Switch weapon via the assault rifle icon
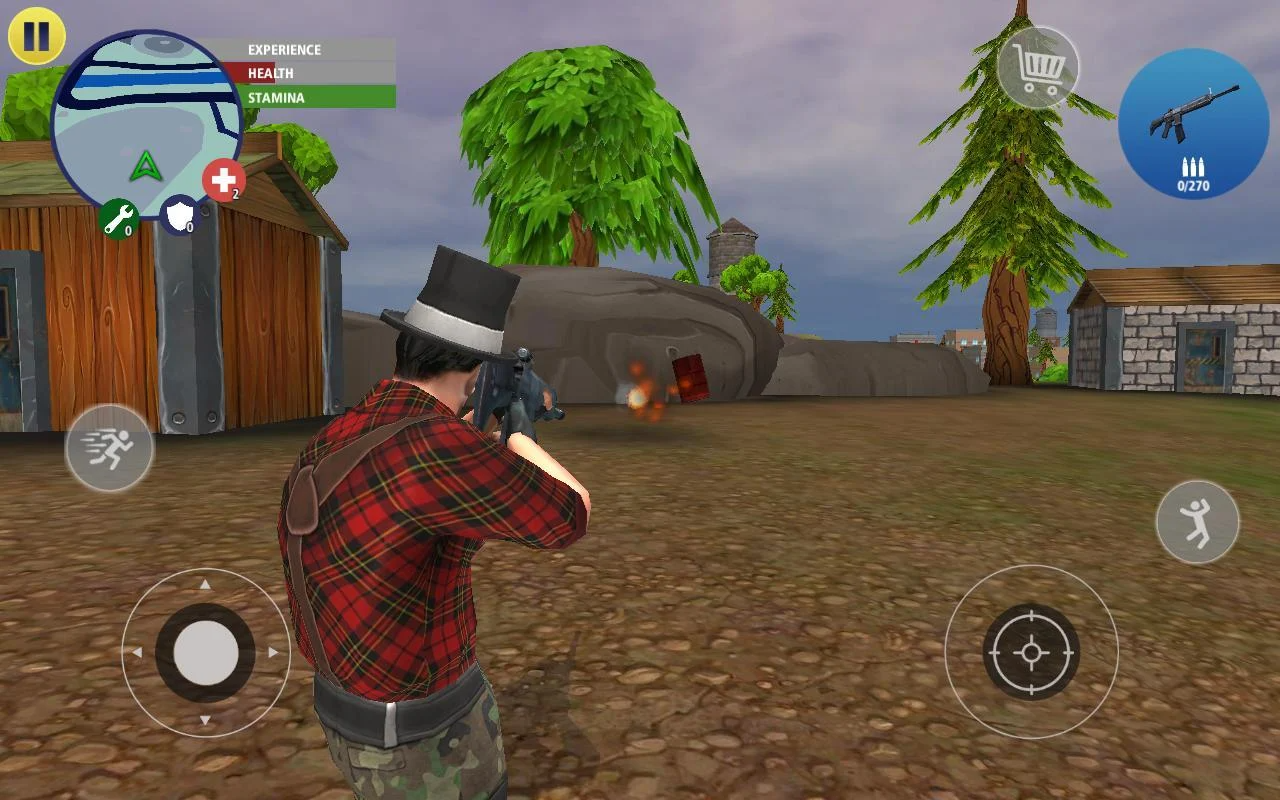 click(x=1192, y=123)
